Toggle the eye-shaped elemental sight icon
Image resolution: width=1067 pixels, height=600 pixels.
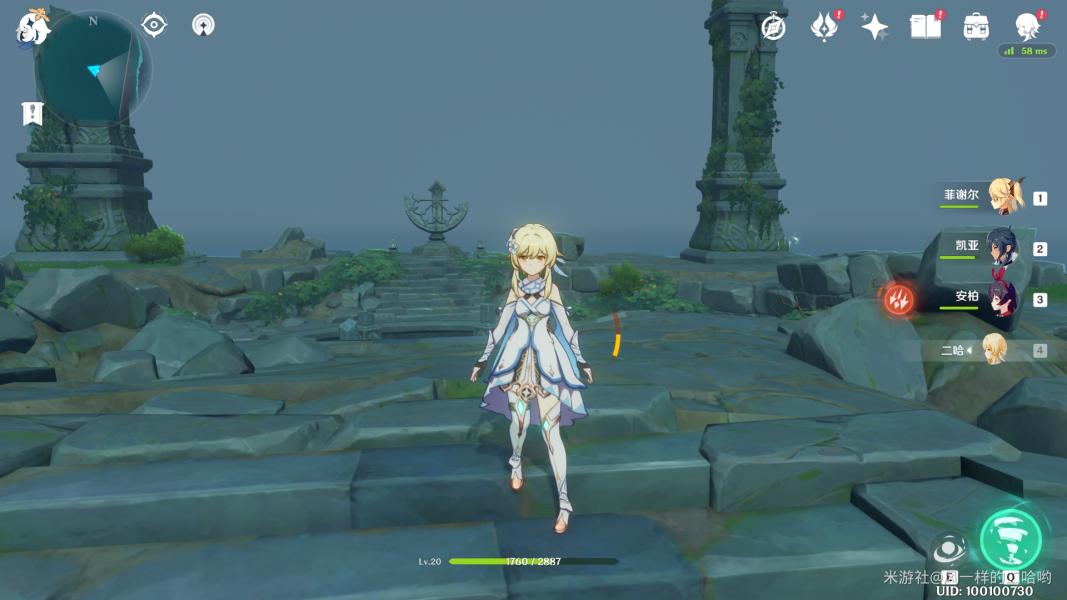tap(154, 25)
